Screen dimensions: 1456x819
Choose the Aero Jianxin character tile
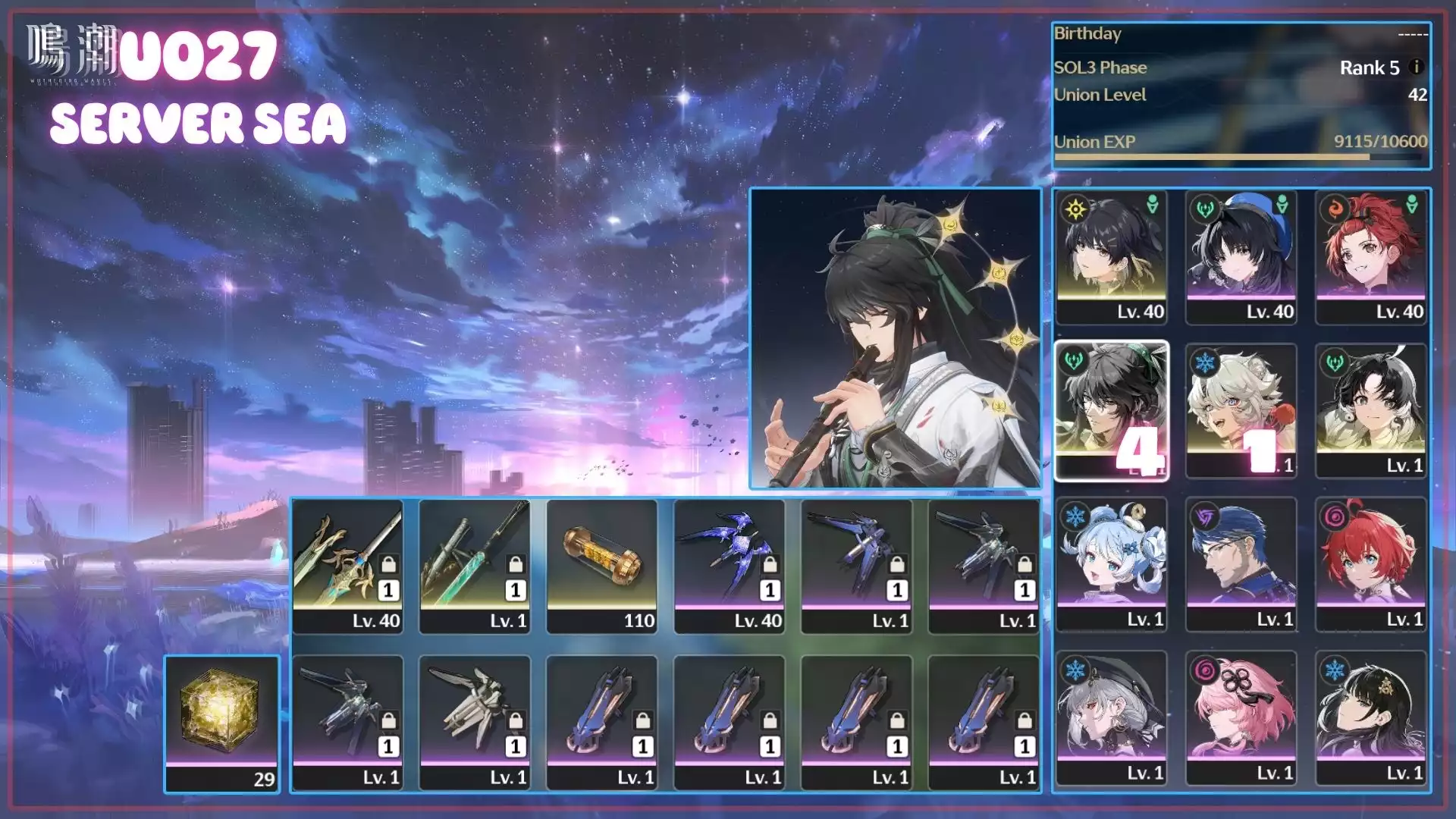pos(1371,410)
